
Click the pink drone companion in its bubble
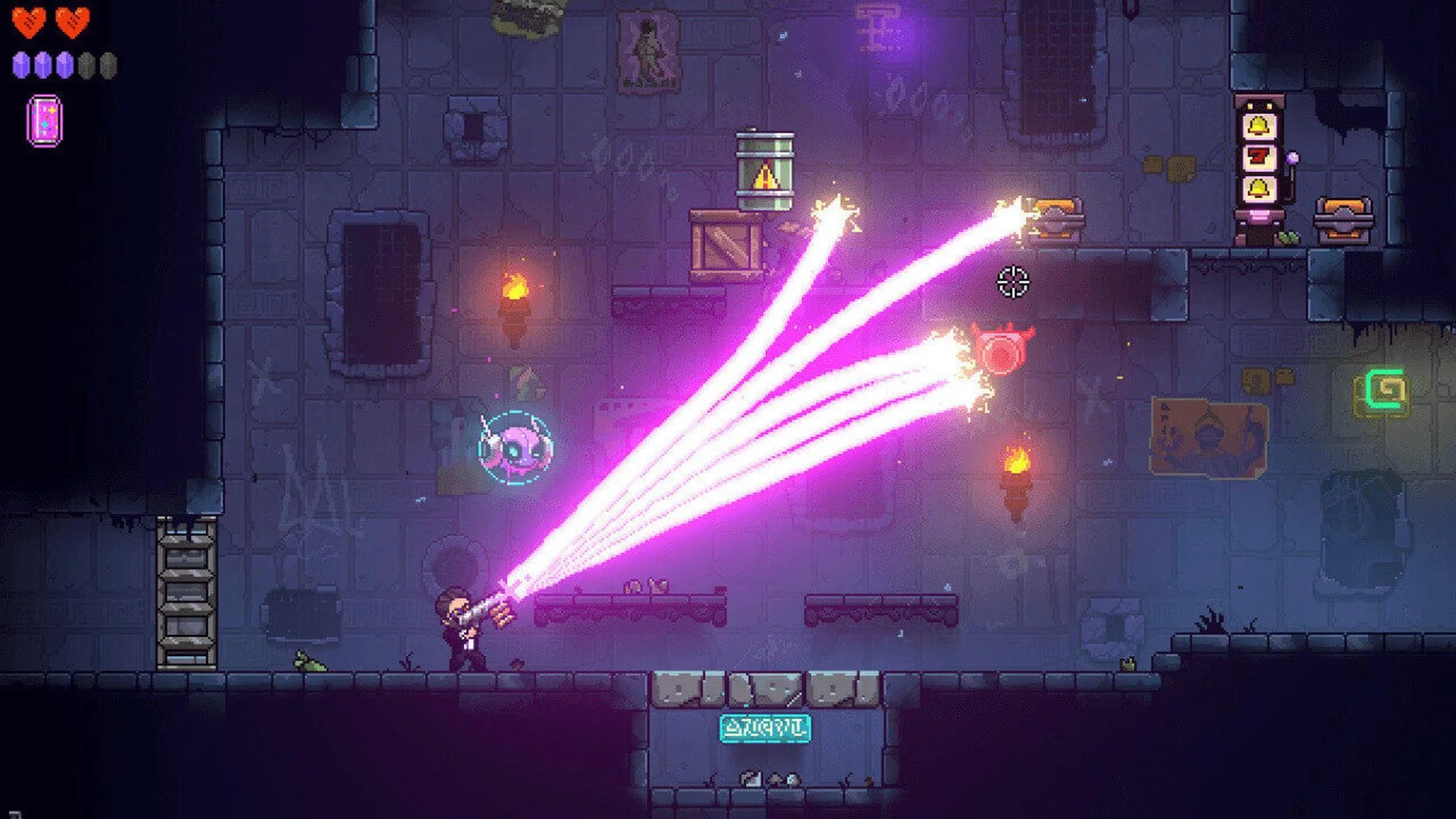(x=514, y=447)
